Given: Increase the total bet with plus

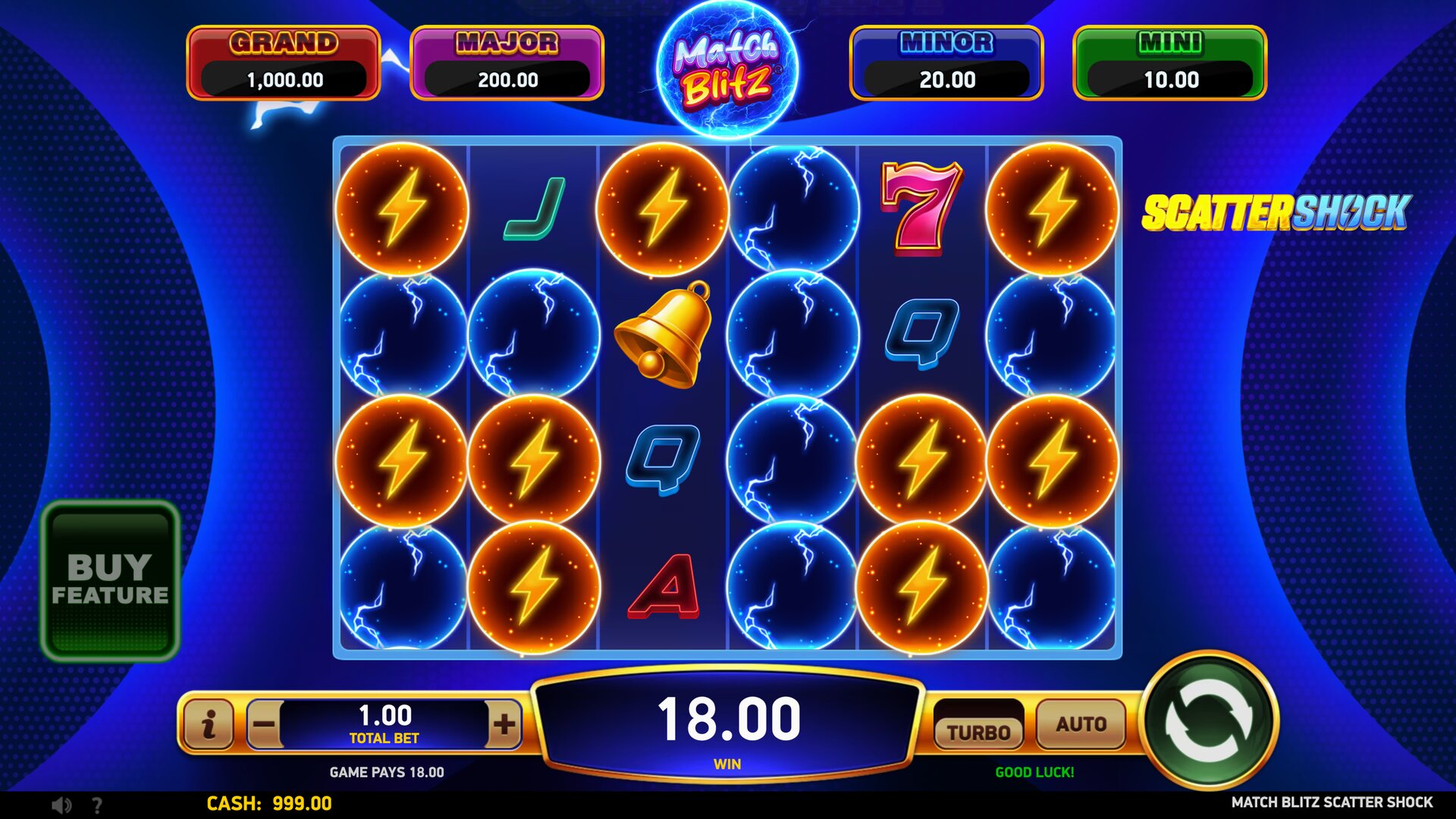Looking at the screenshot, I should pos(504,724).
